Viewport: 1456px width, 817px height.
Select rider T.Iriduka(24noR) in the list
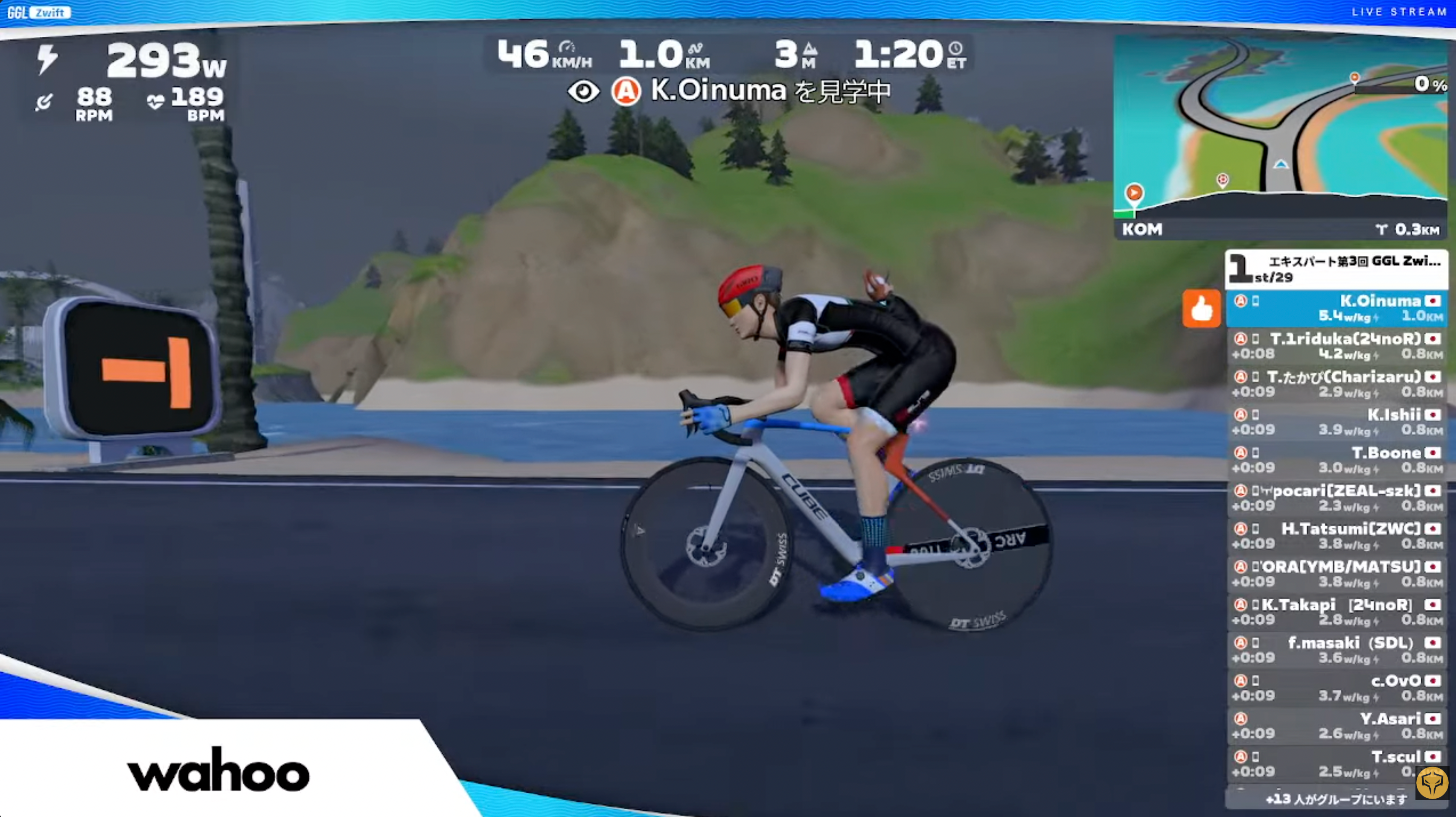click(x=1336, y=346)
